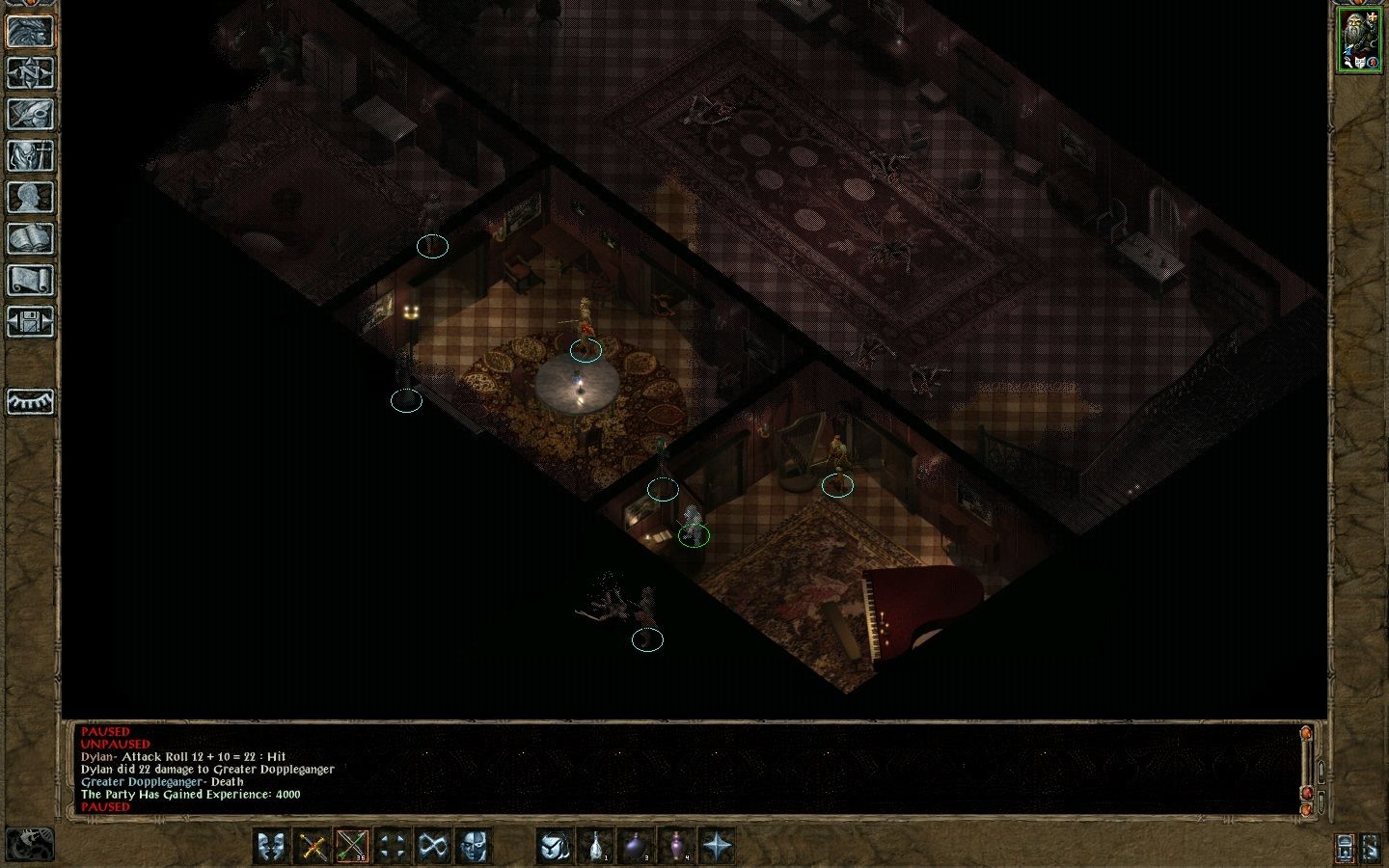Viewport: 1389px width, 868px height.
Task: Use the pink potion with count 4
Action: click(676, 846)
